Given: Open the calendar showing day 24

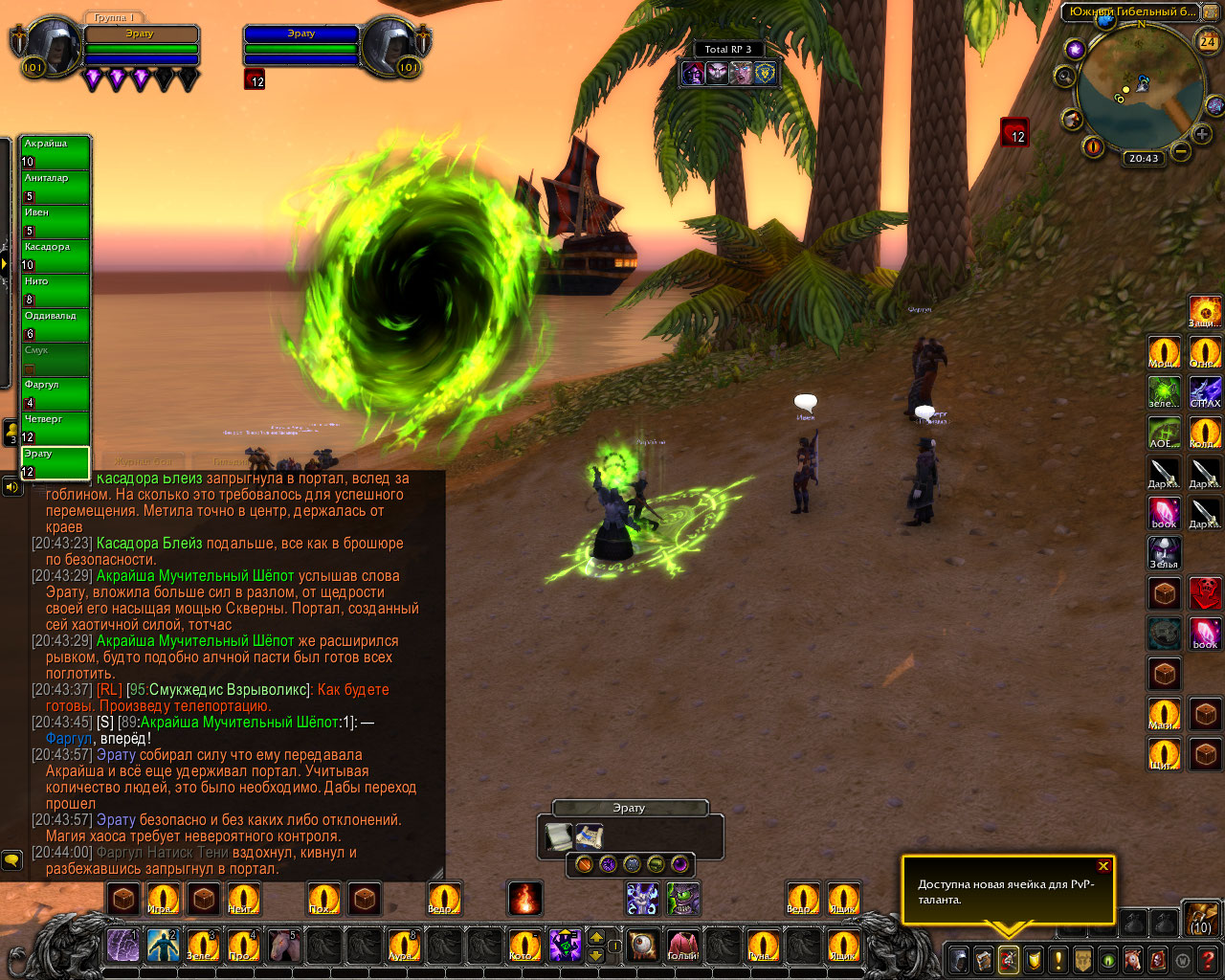Looking at the screenshot, I should point(1208,41).
